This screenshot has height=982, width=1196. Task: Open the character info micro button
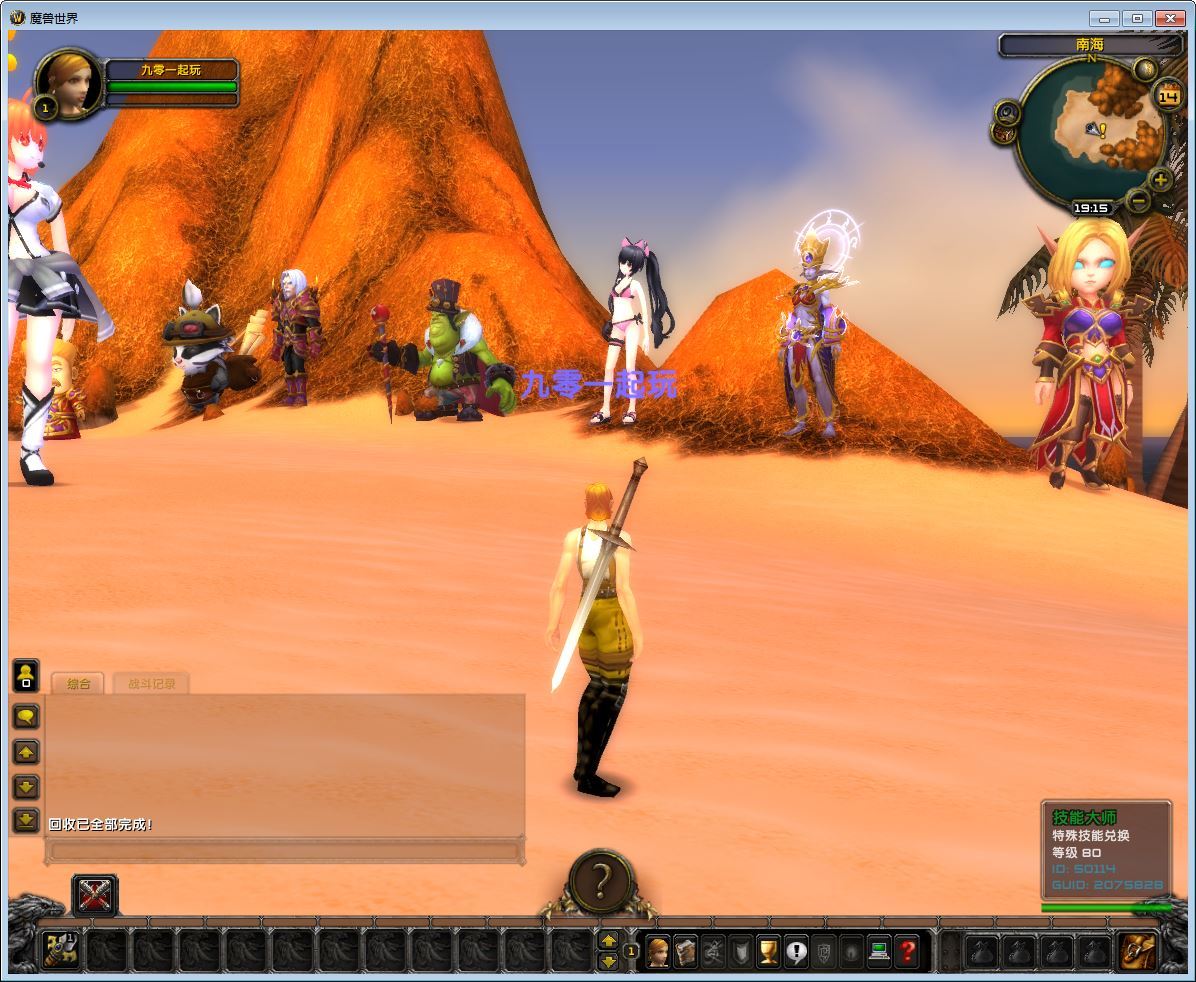(658, 950)
